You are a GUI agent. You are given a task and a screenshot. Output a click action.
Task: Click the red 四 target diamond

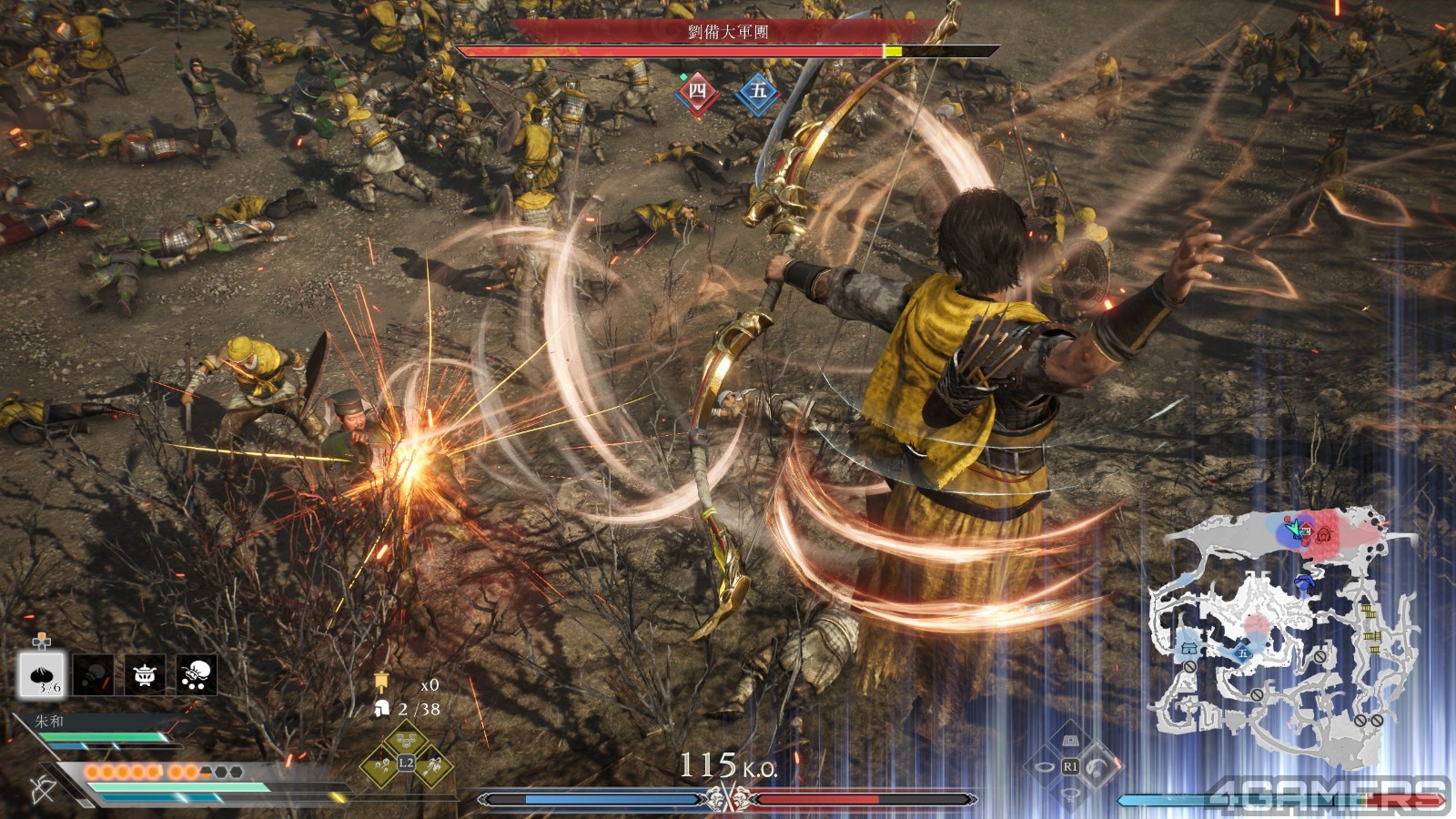pyautogui.click(x=697, y=91)
